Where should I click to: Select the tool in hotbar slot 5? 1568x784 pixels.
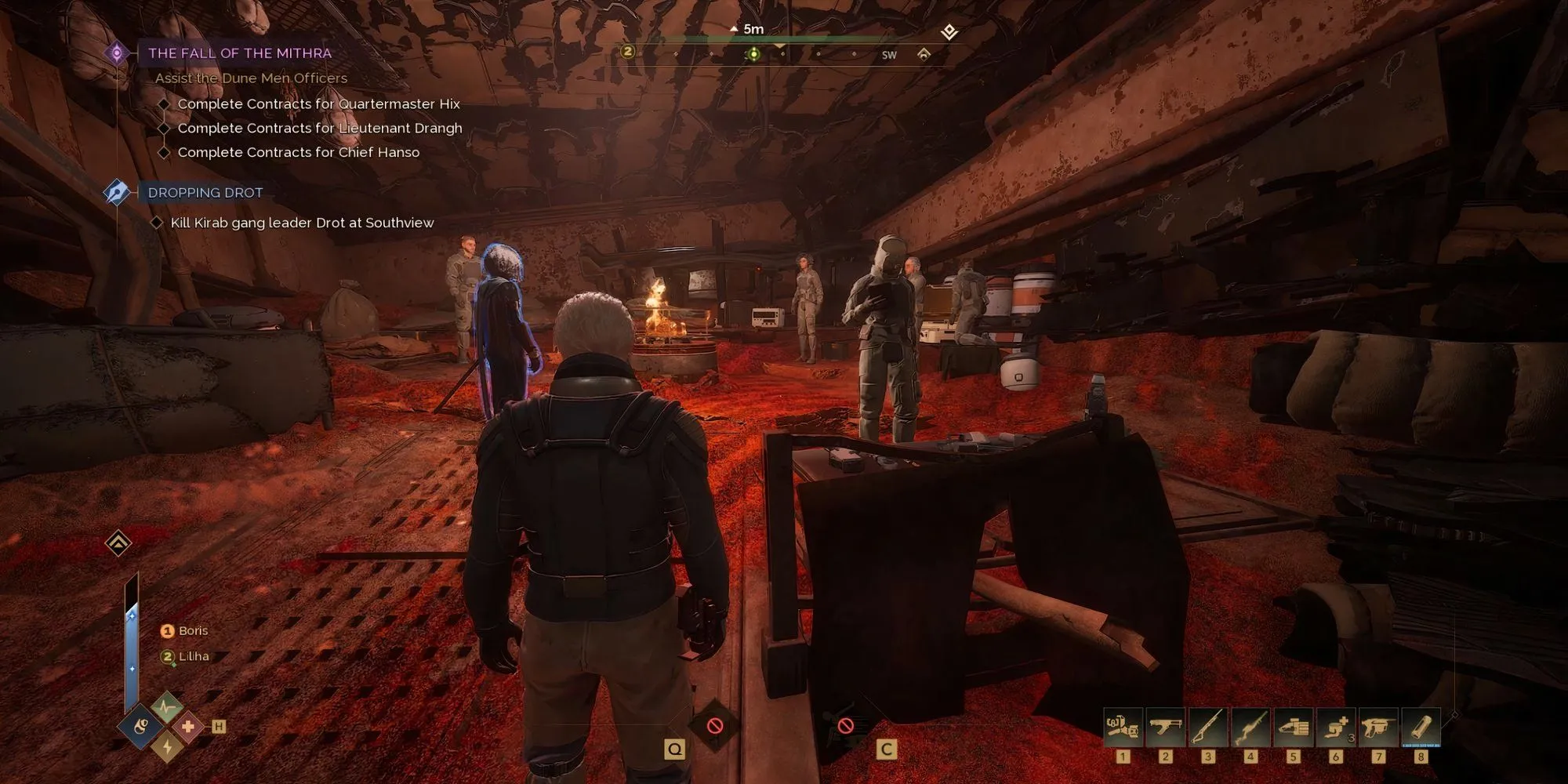pos(1293,728)
